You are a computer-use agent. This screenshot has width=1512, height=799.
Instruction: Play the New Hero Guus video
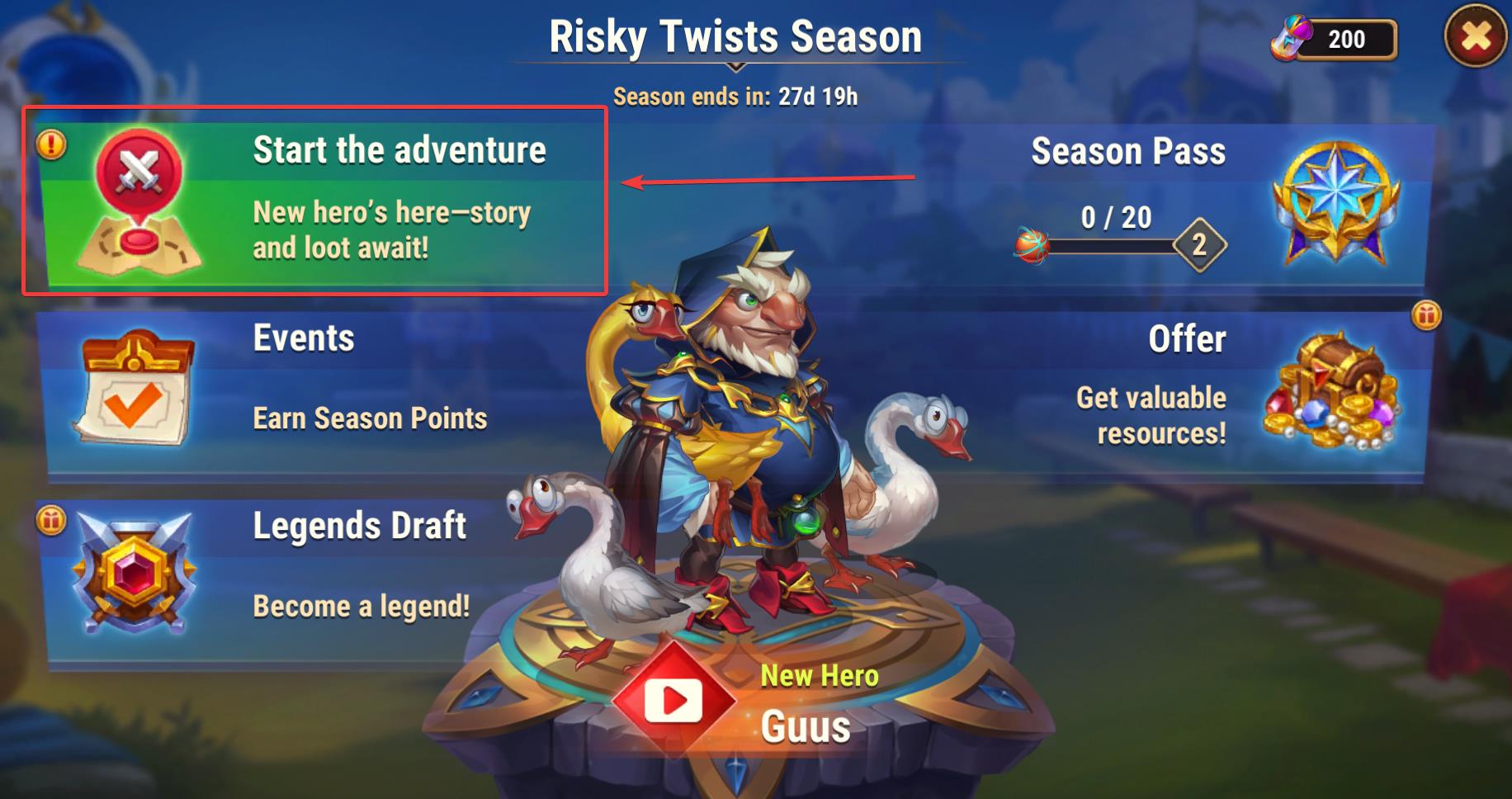tap(674, 702)
